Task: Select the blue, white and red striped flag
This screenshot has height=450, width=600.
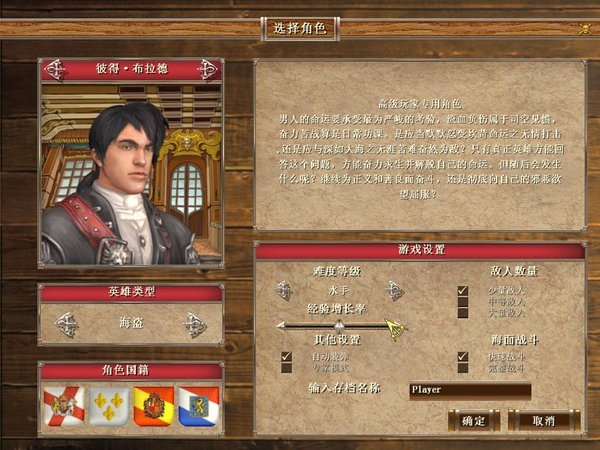Action: [x=198, y=406]
